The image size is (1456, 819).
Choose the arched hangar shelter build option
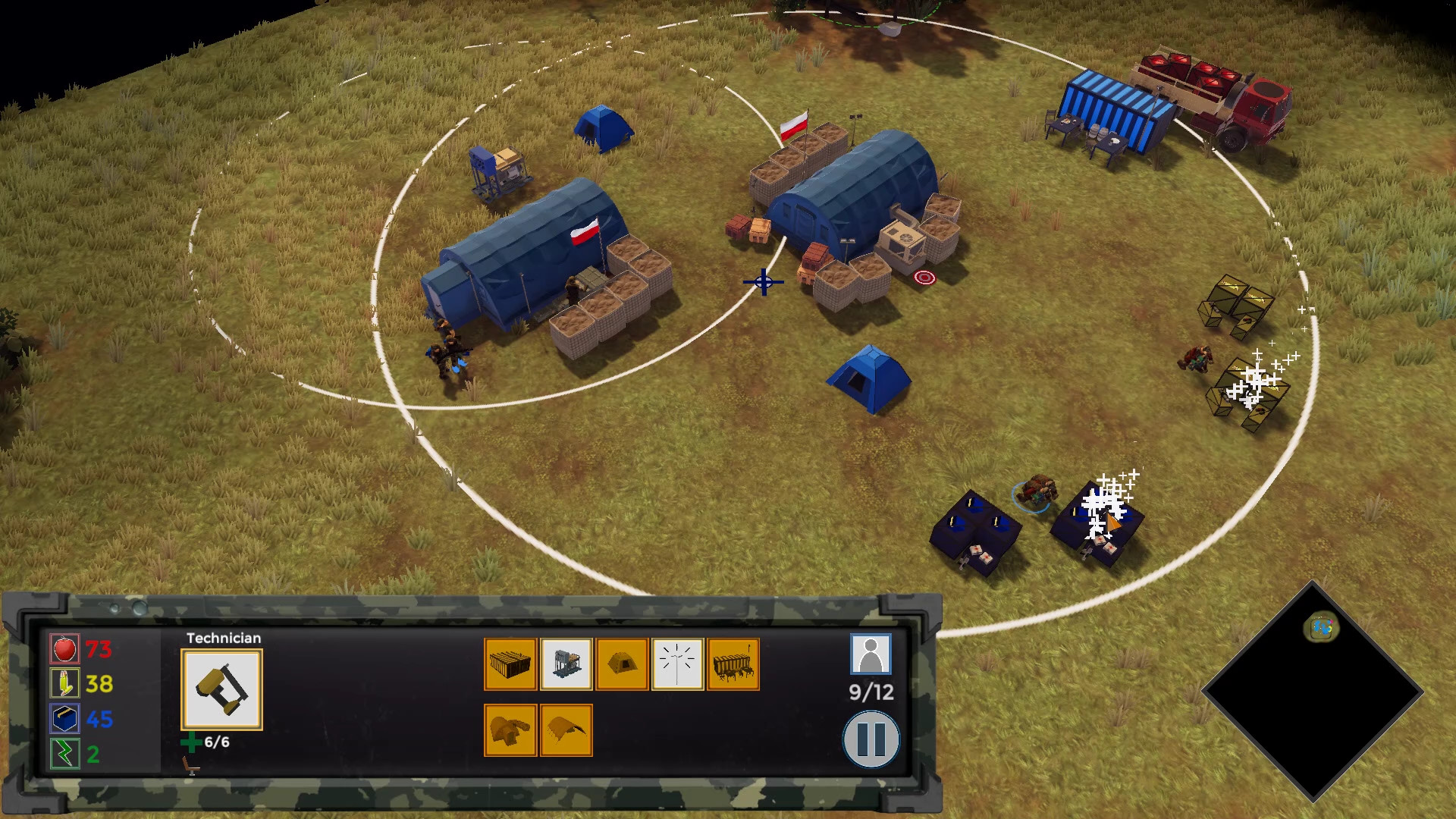[x=566, y=730]
